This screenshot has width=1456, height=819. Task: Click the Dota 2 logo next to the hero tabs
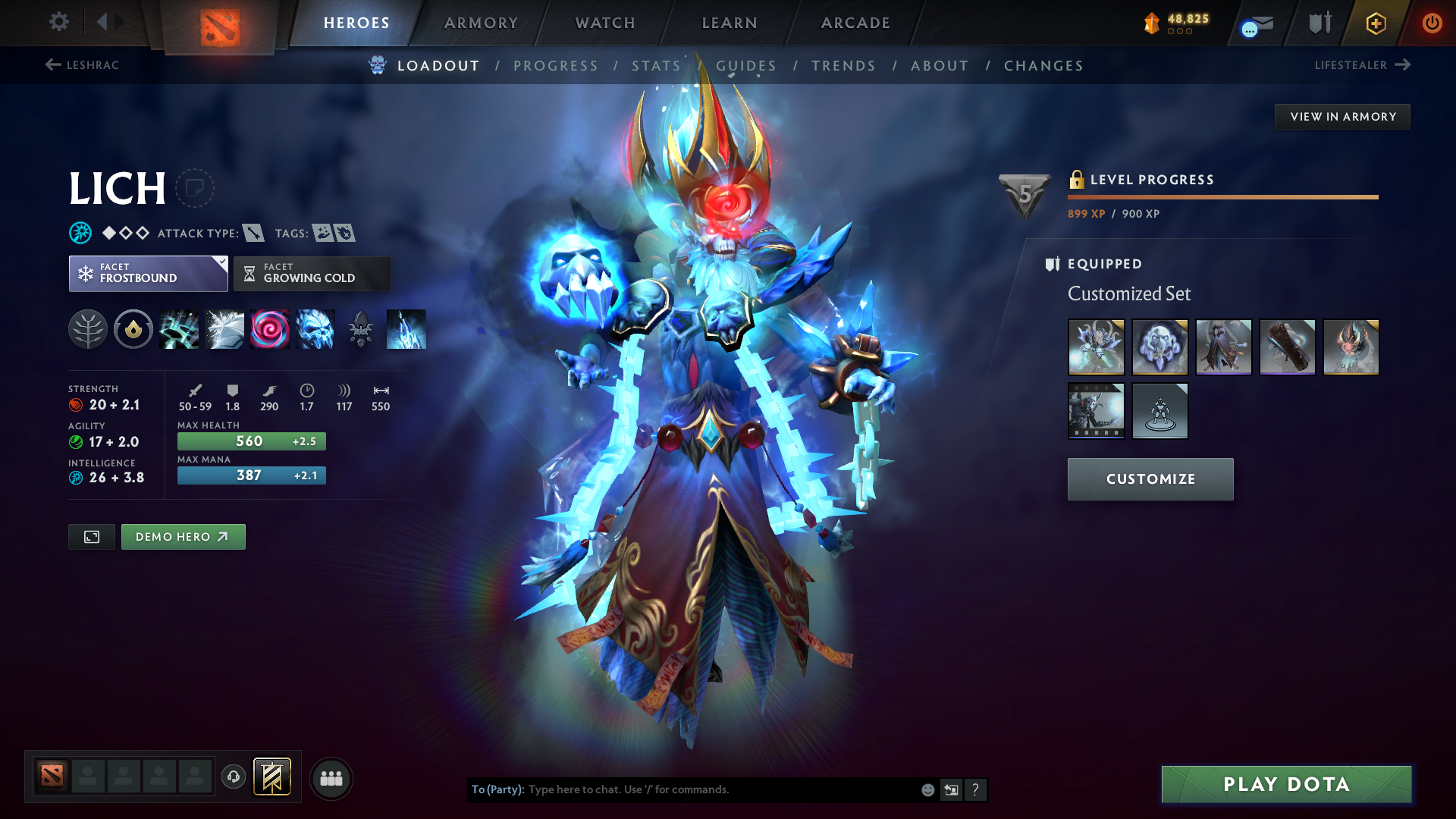(219, 23)
